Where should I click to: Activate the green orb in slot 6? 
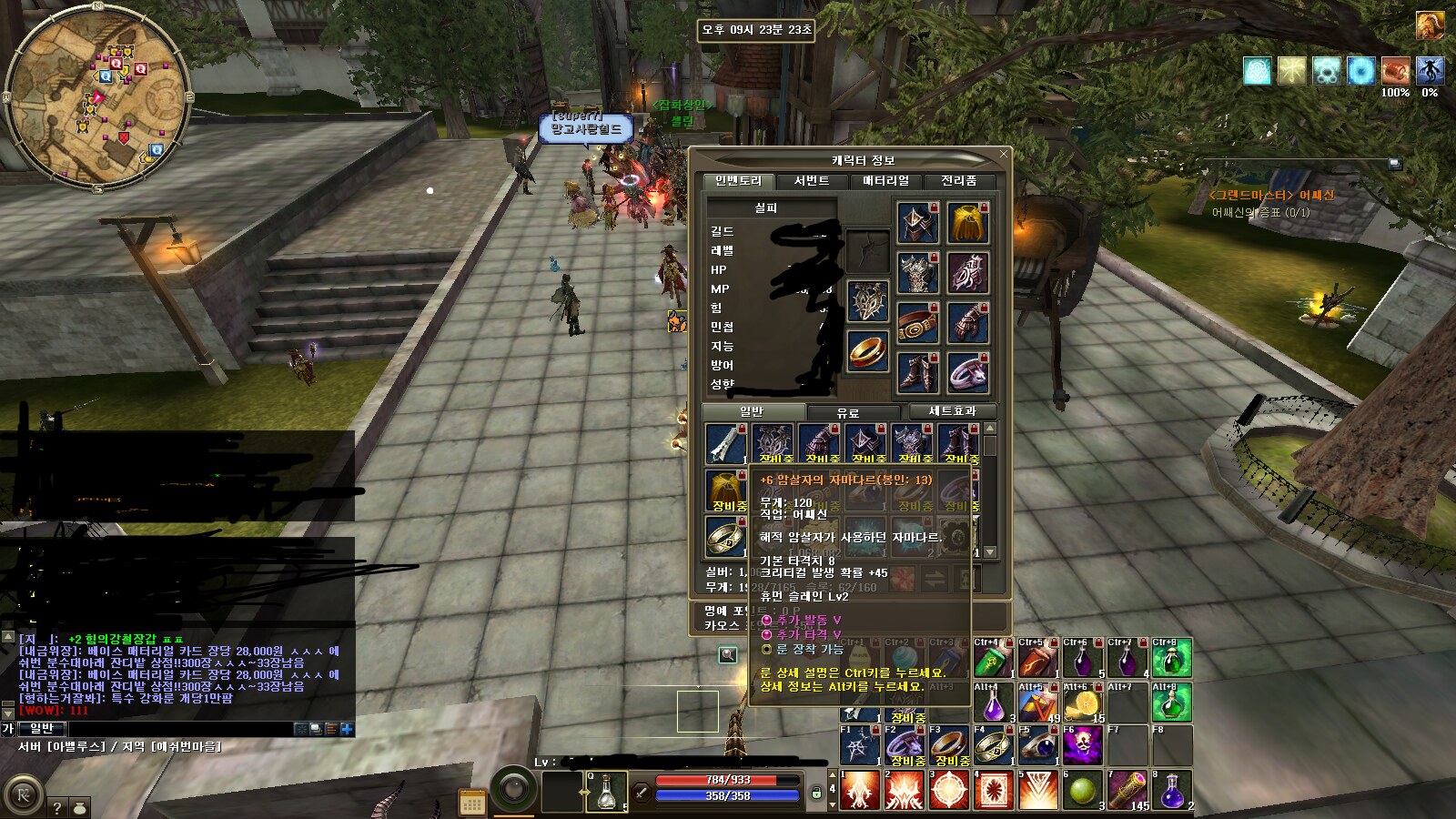click(1083, 790)
